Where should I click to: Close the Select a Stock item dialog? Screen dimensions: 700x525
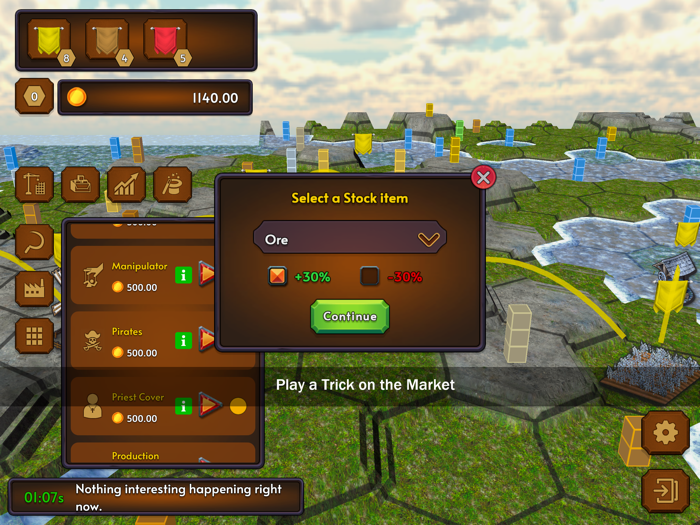[x=484, y=178]
